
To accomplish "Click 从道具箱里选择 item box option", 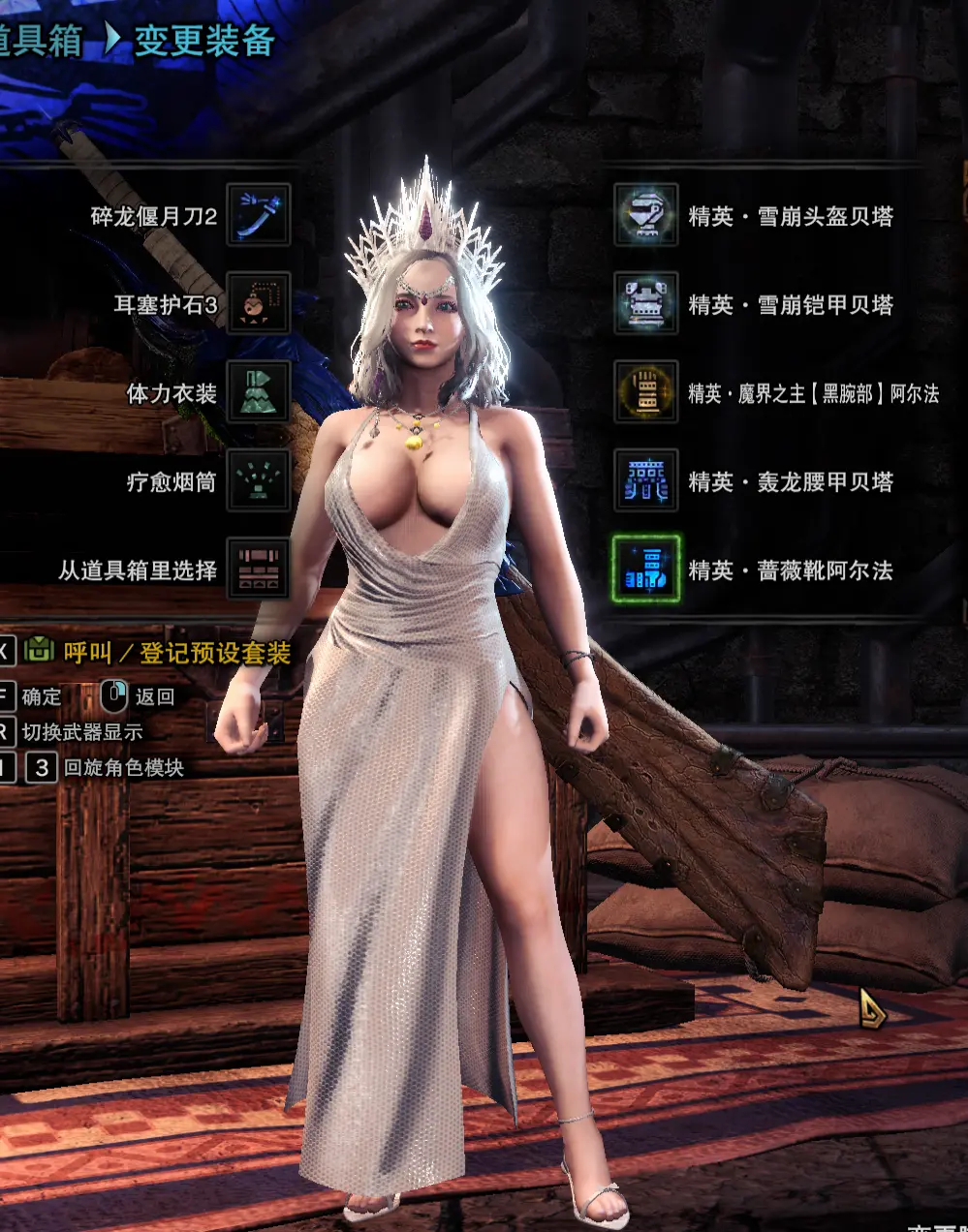I will (259, 570).
